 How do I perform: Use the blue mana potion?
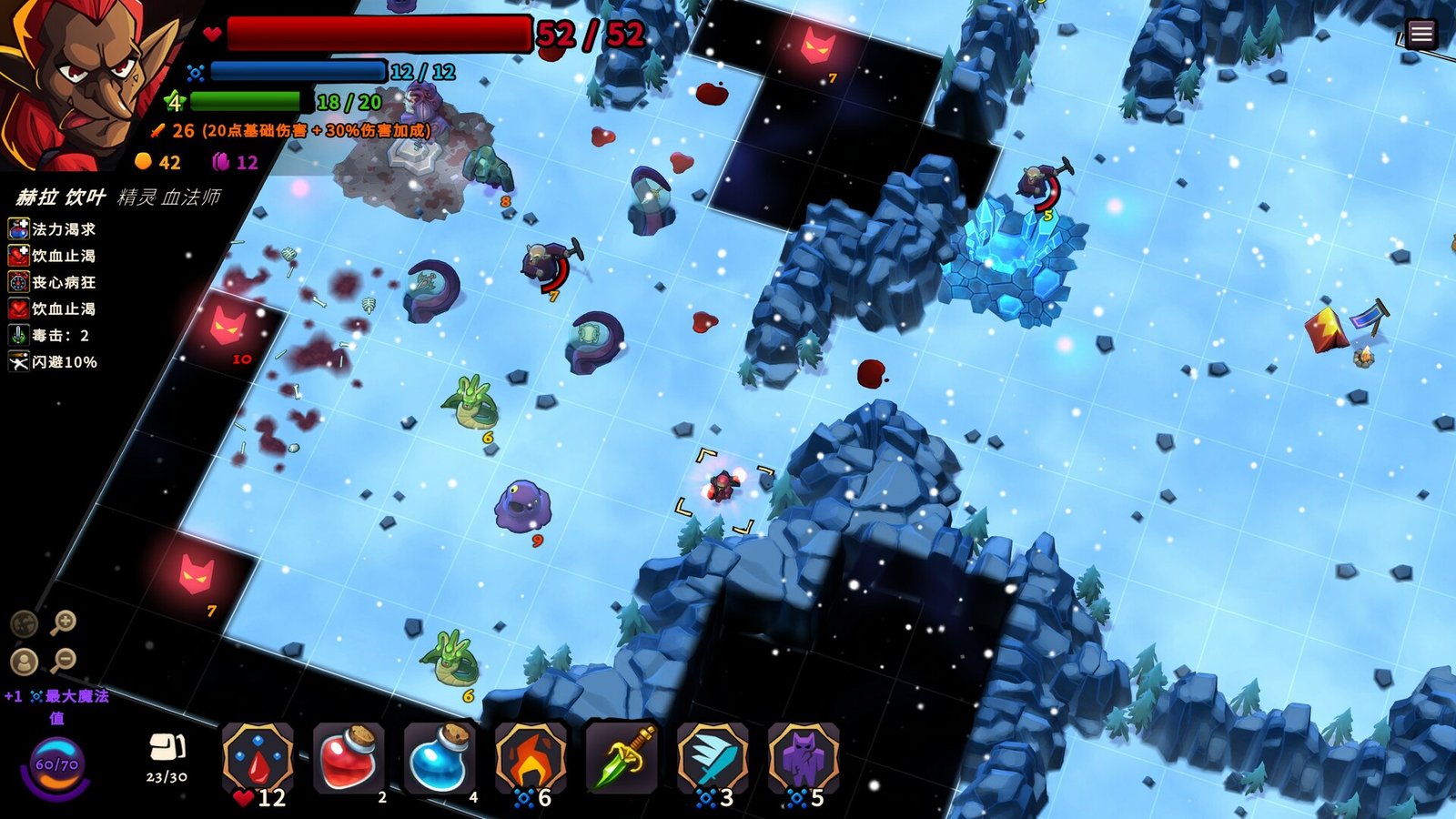click(440, 759)
